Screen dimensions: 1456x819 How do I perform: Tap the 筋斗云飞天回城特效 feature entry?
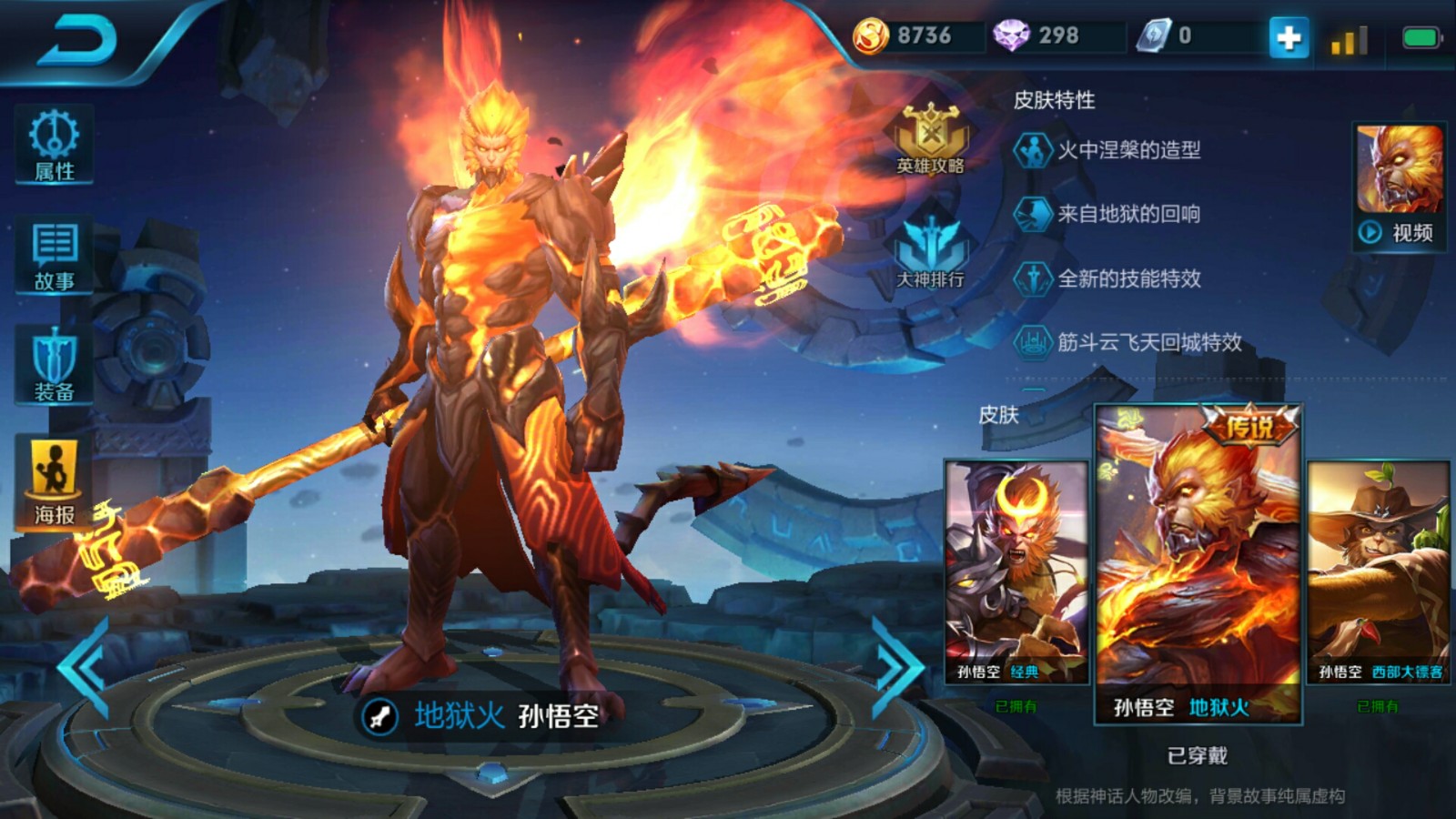pos(1148,342)
